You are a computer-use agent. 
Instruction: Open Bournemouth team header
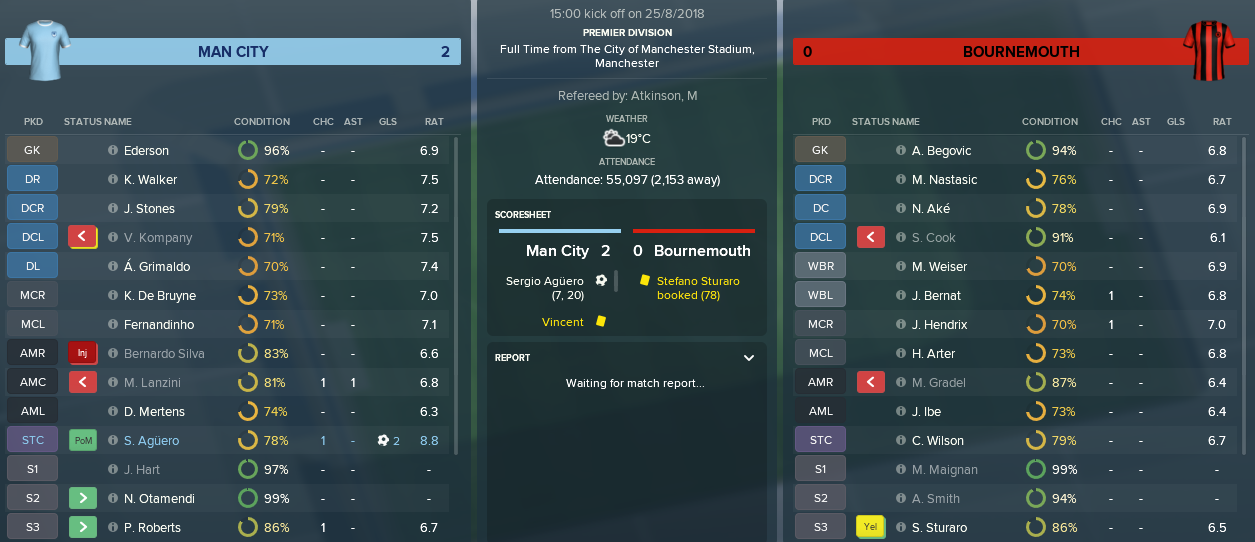1021,52
